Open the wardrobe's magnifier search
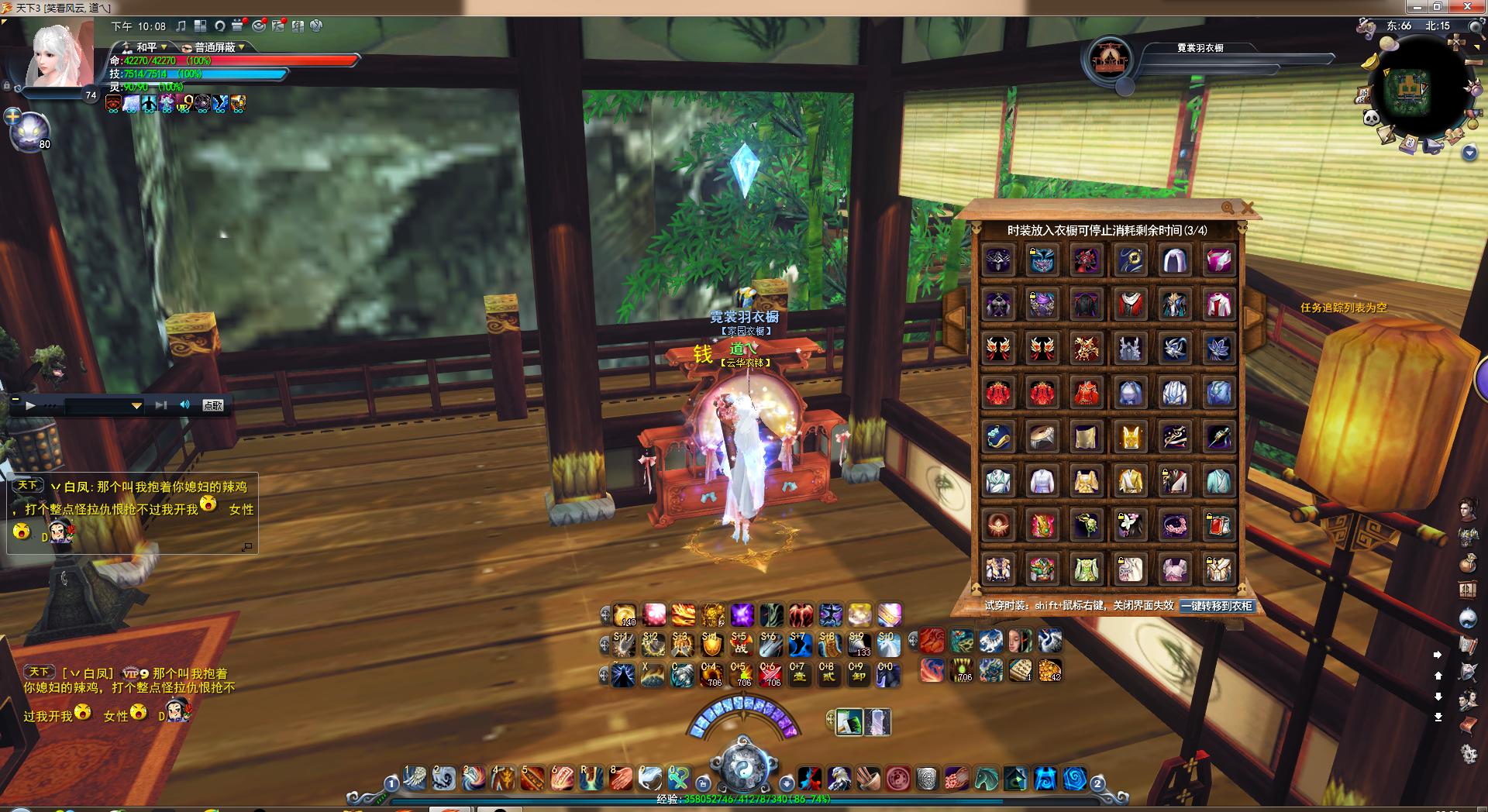Image resolution: width=1488 pixels, height=812 pixels. pyautogui.click(x=1228, y=208)
